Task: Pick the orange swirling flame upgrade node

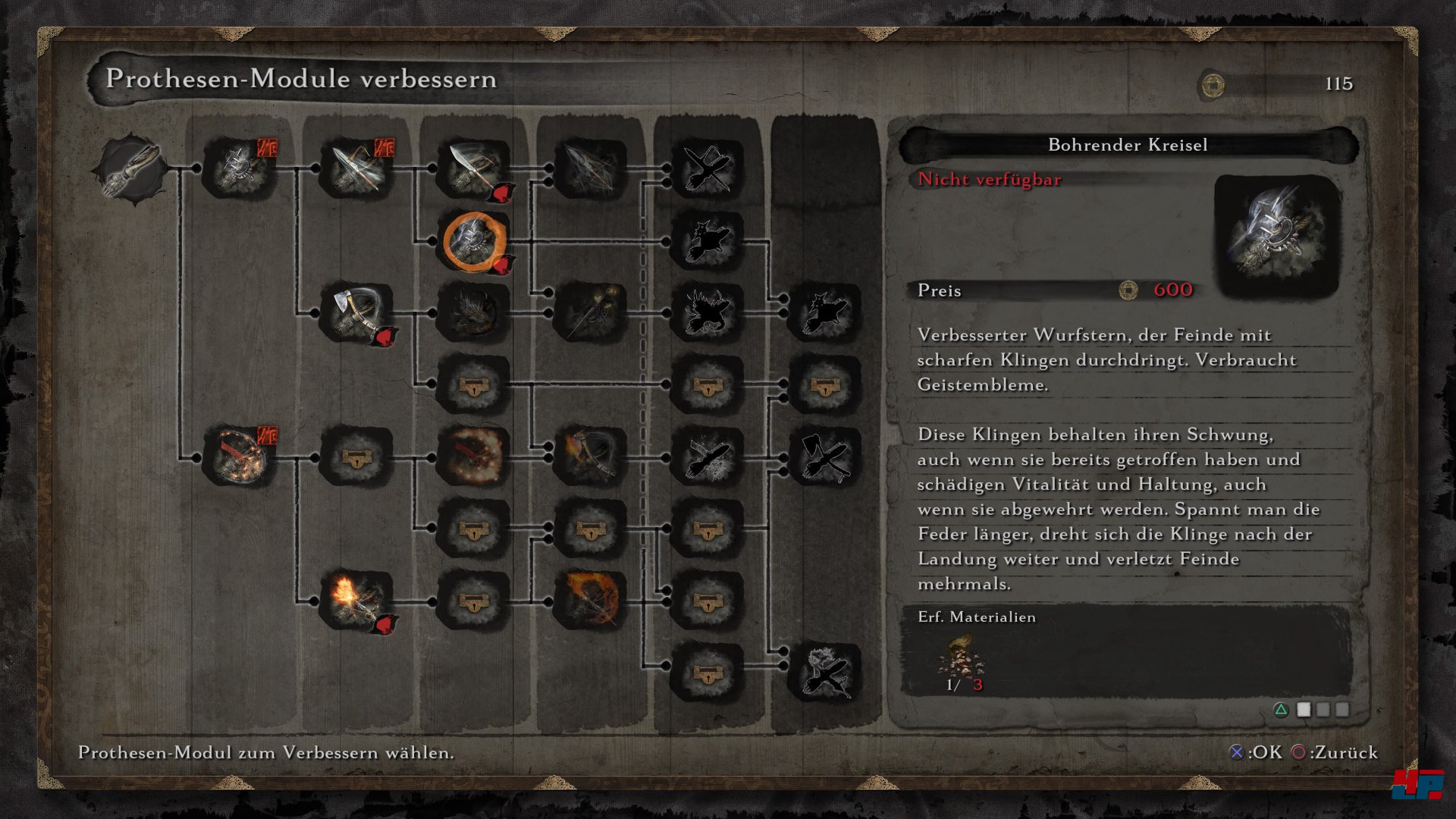Action: 591,601
